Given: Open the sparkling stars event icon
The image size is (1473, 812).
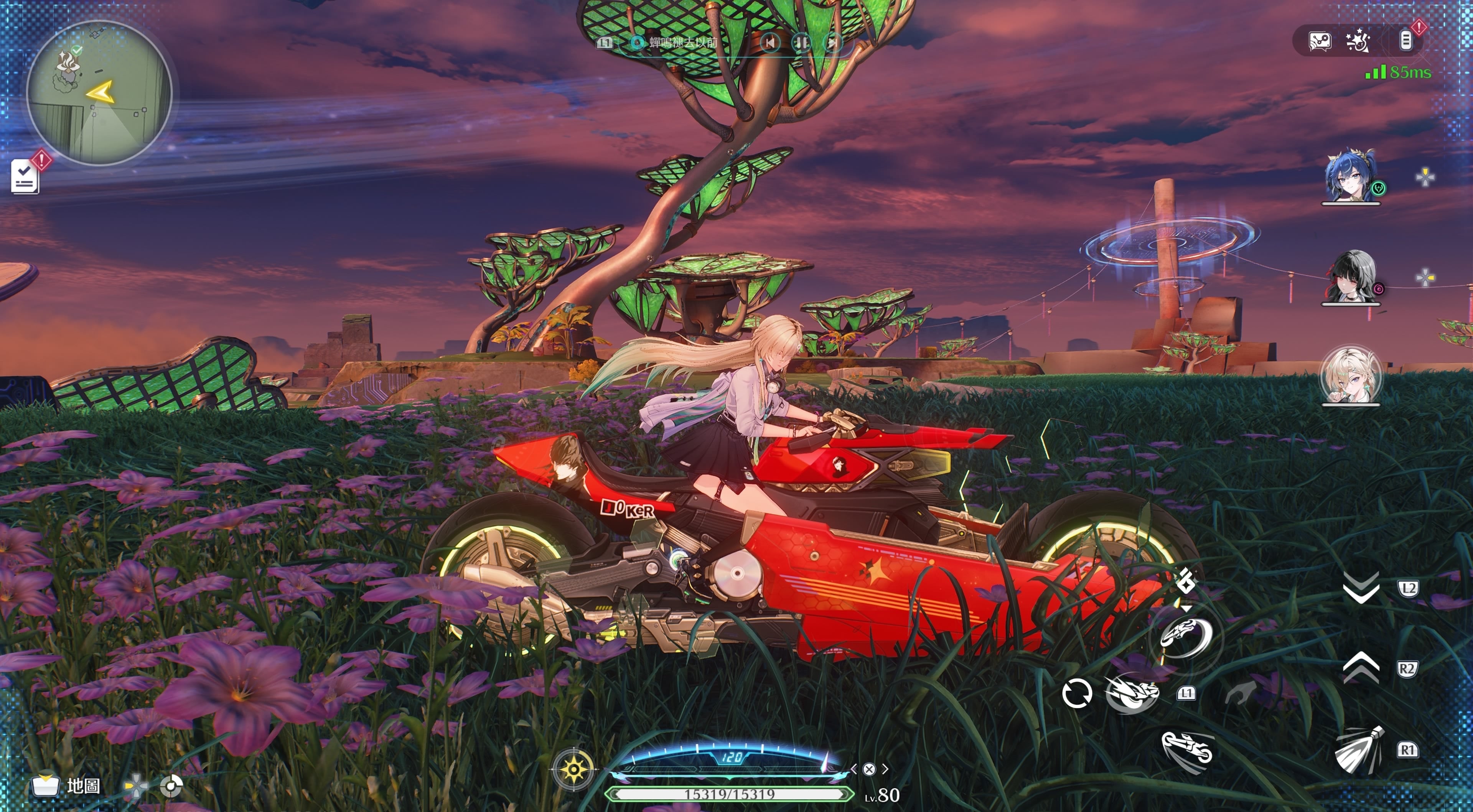Looking at the screenshot, I should point(1358,41).
